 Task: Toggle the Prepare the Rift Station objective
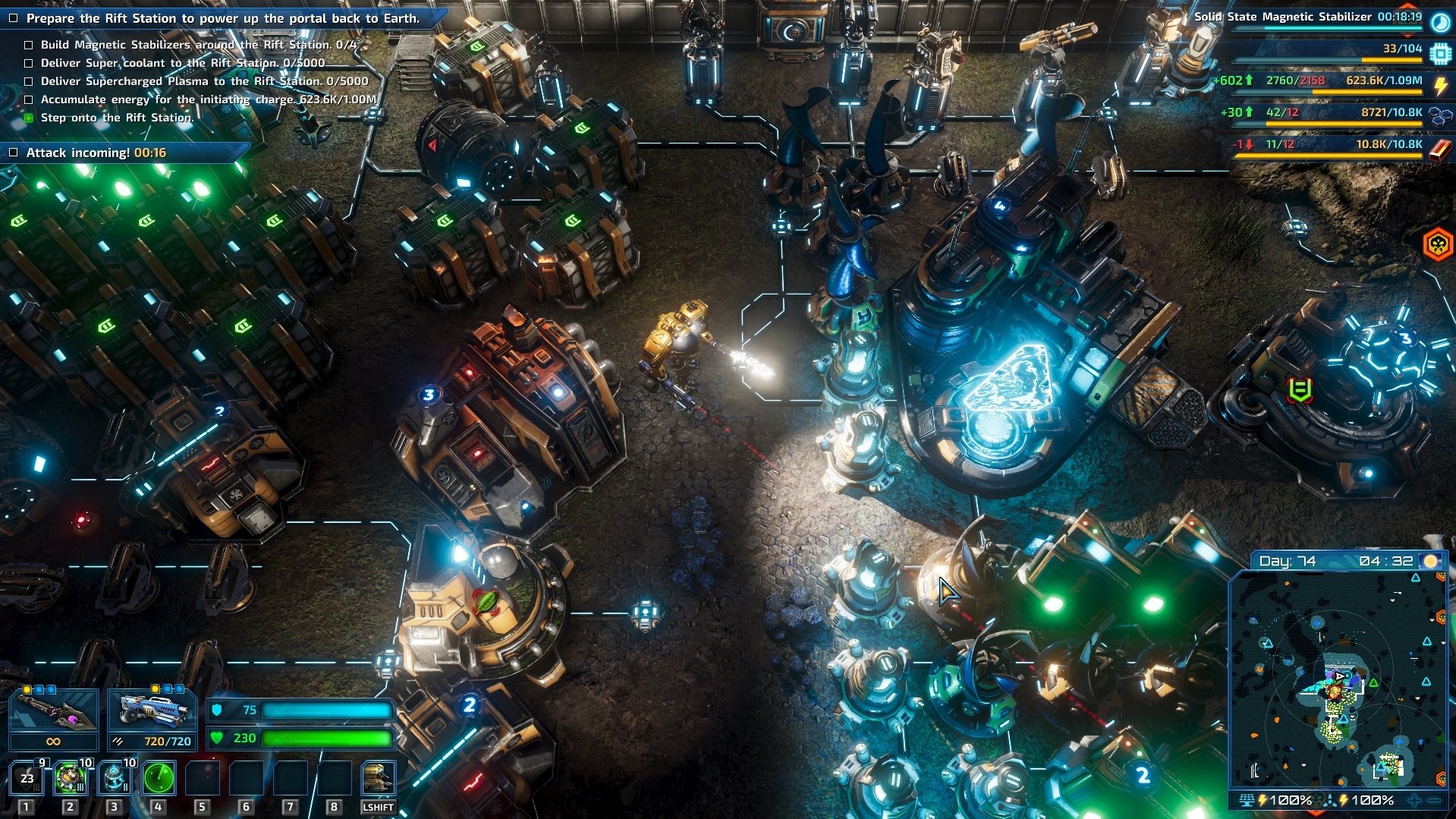tap(13, 18)
